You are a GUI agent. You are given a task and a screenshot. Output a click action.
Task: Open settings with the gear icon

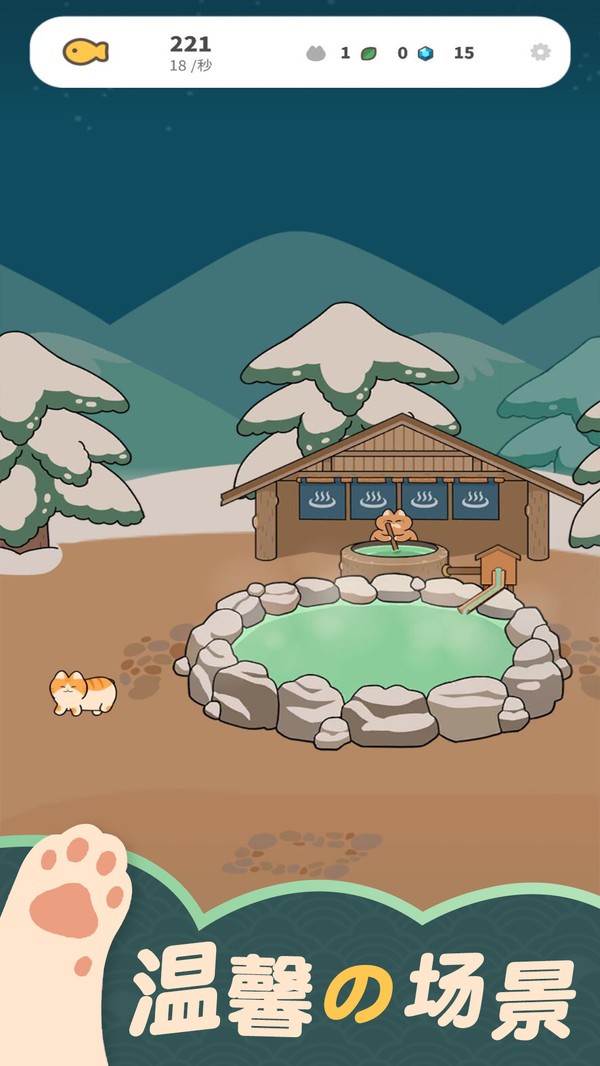pos(540,52)
